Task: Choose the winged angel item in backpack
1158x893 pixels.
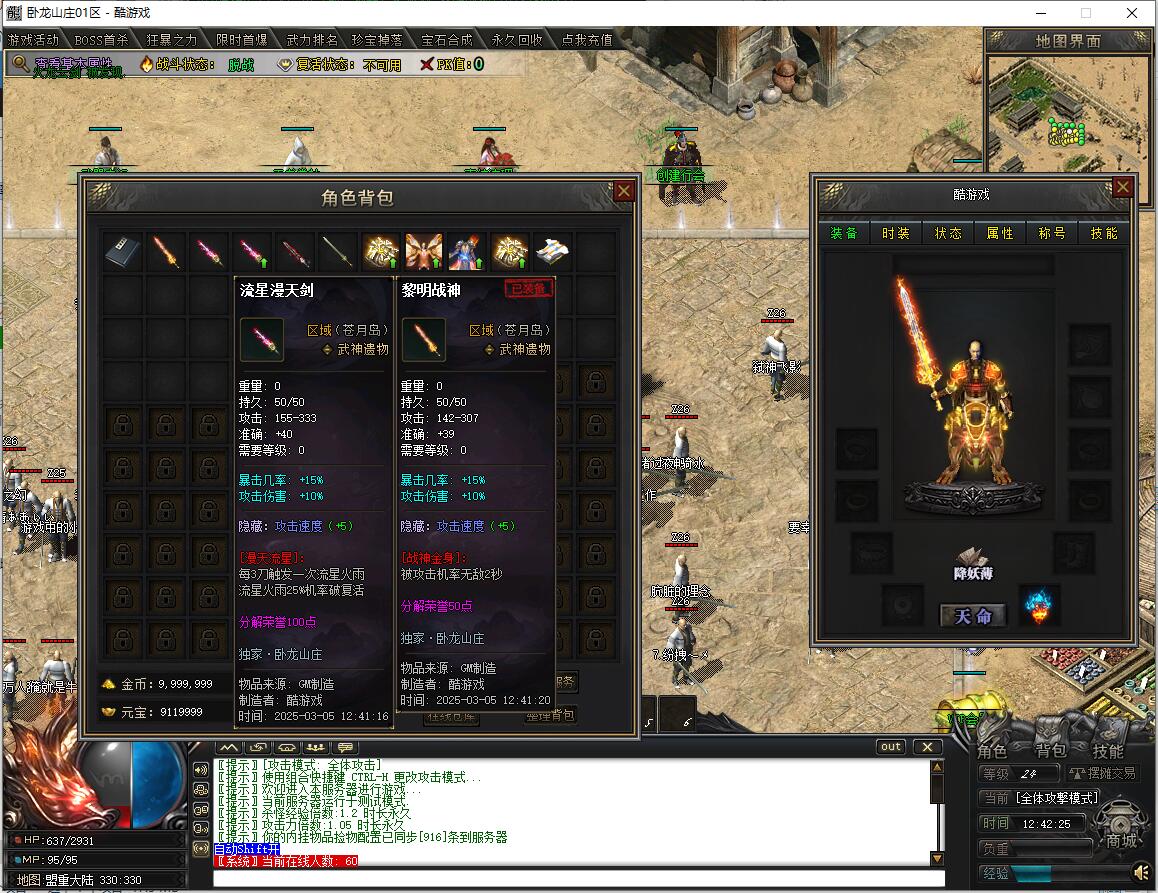Action: [423, 252]
